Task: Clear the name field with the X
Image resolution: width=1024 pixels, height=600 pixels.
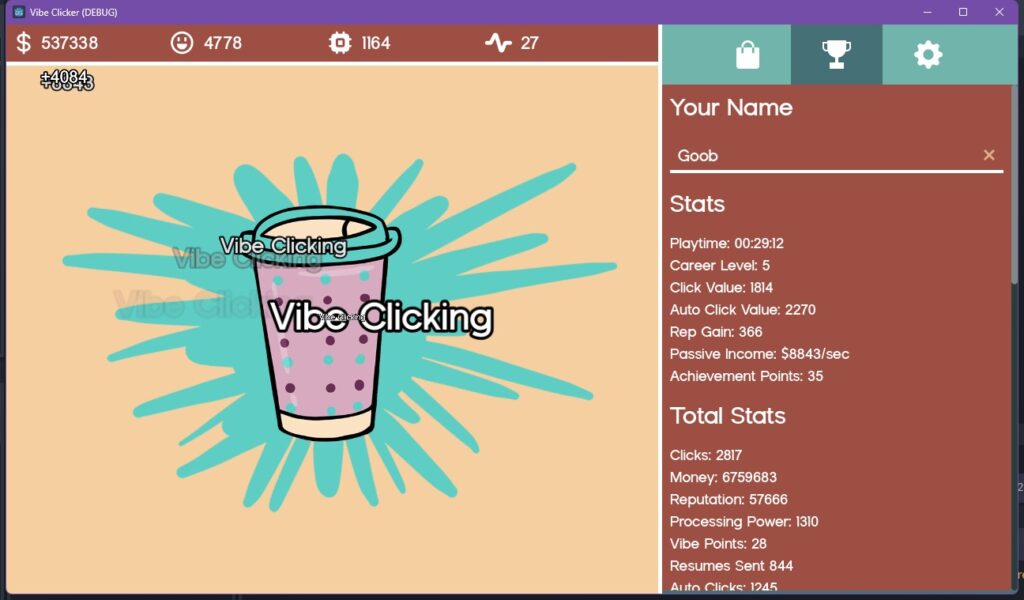Action: (989, 155)
